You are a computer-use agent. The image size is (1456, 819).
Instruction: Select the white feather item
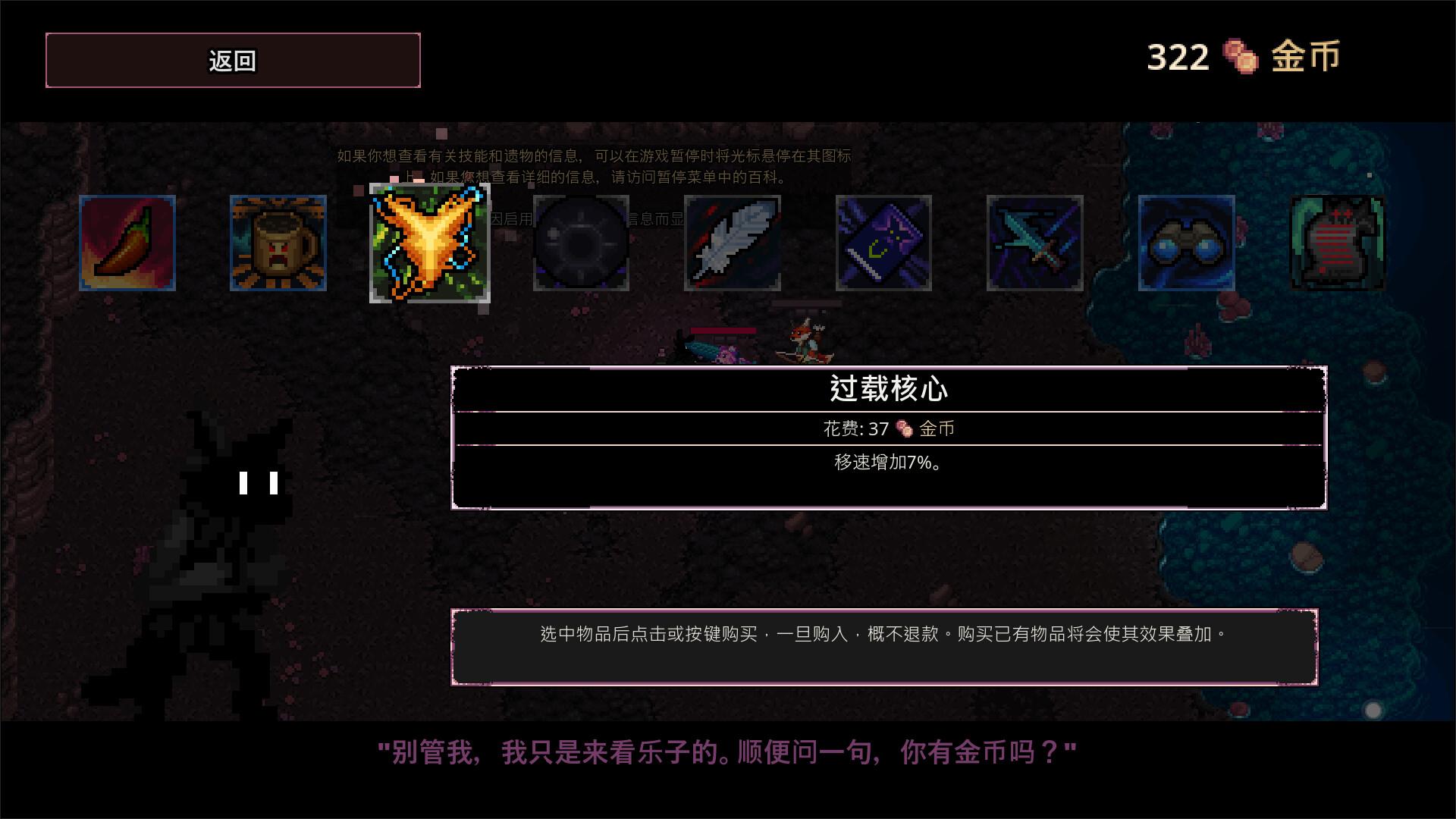click(733, 244)
